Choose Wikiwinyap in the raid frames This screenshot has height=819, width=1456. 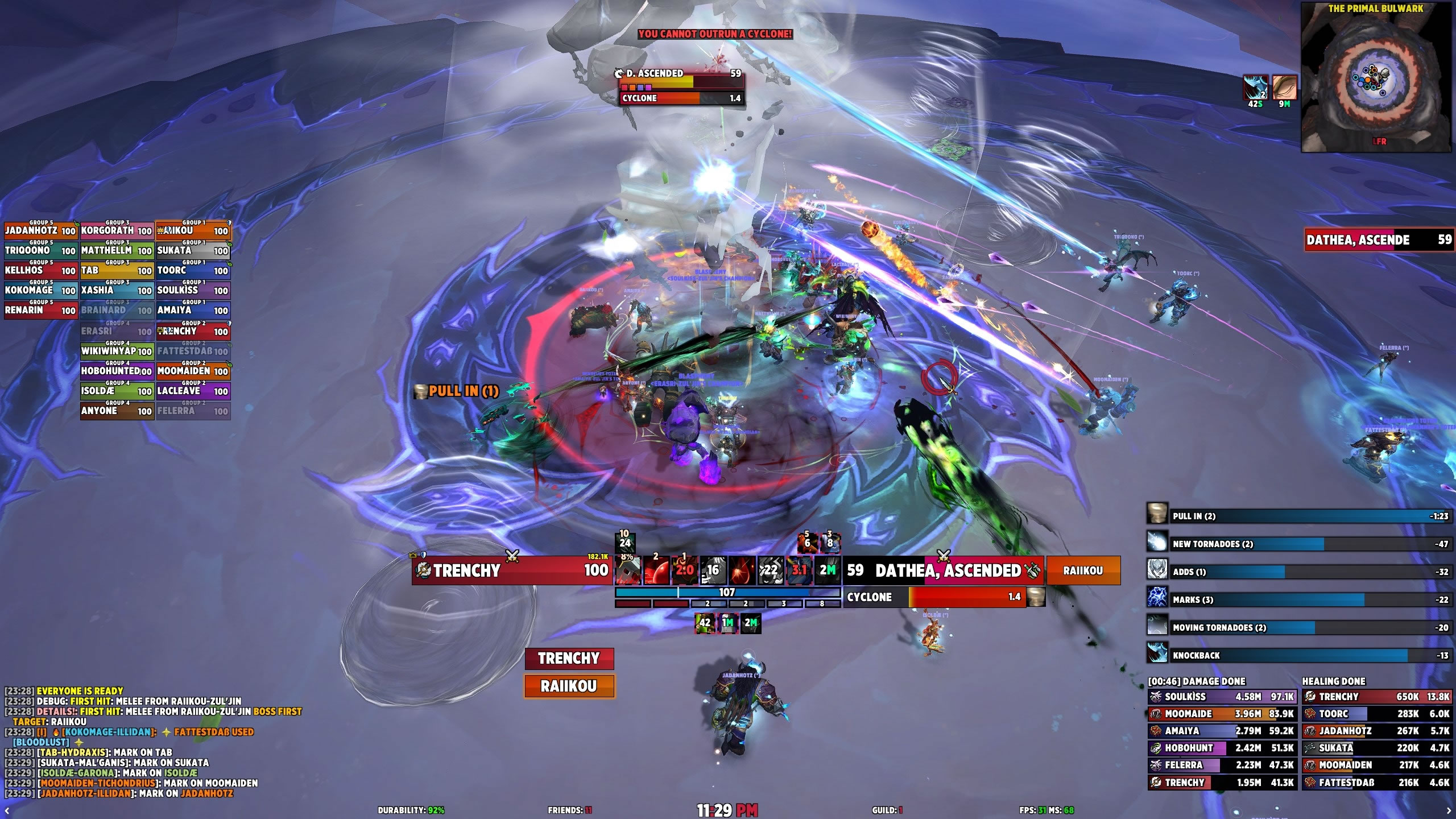tap(117, 351)
